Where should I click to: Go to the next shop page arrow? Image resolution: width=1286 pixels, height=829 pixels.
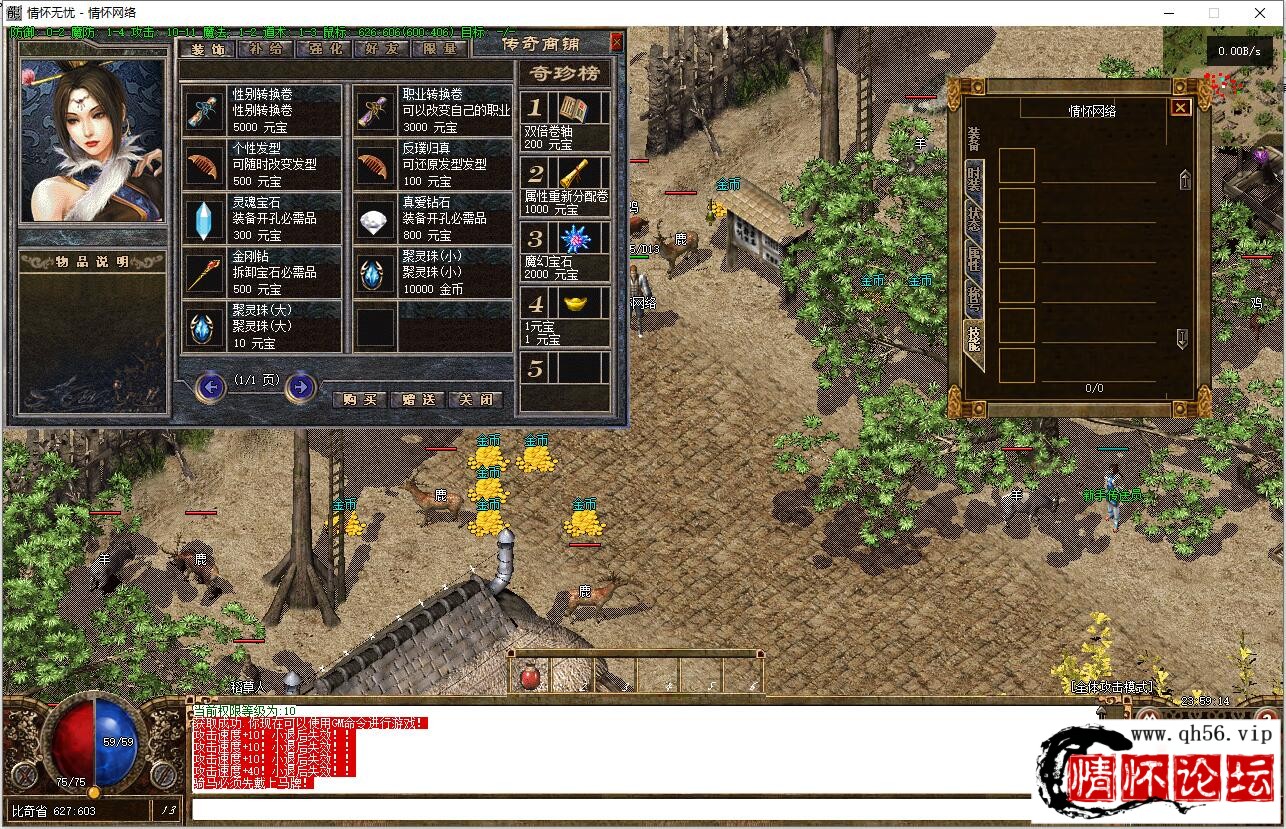(300, 386)
